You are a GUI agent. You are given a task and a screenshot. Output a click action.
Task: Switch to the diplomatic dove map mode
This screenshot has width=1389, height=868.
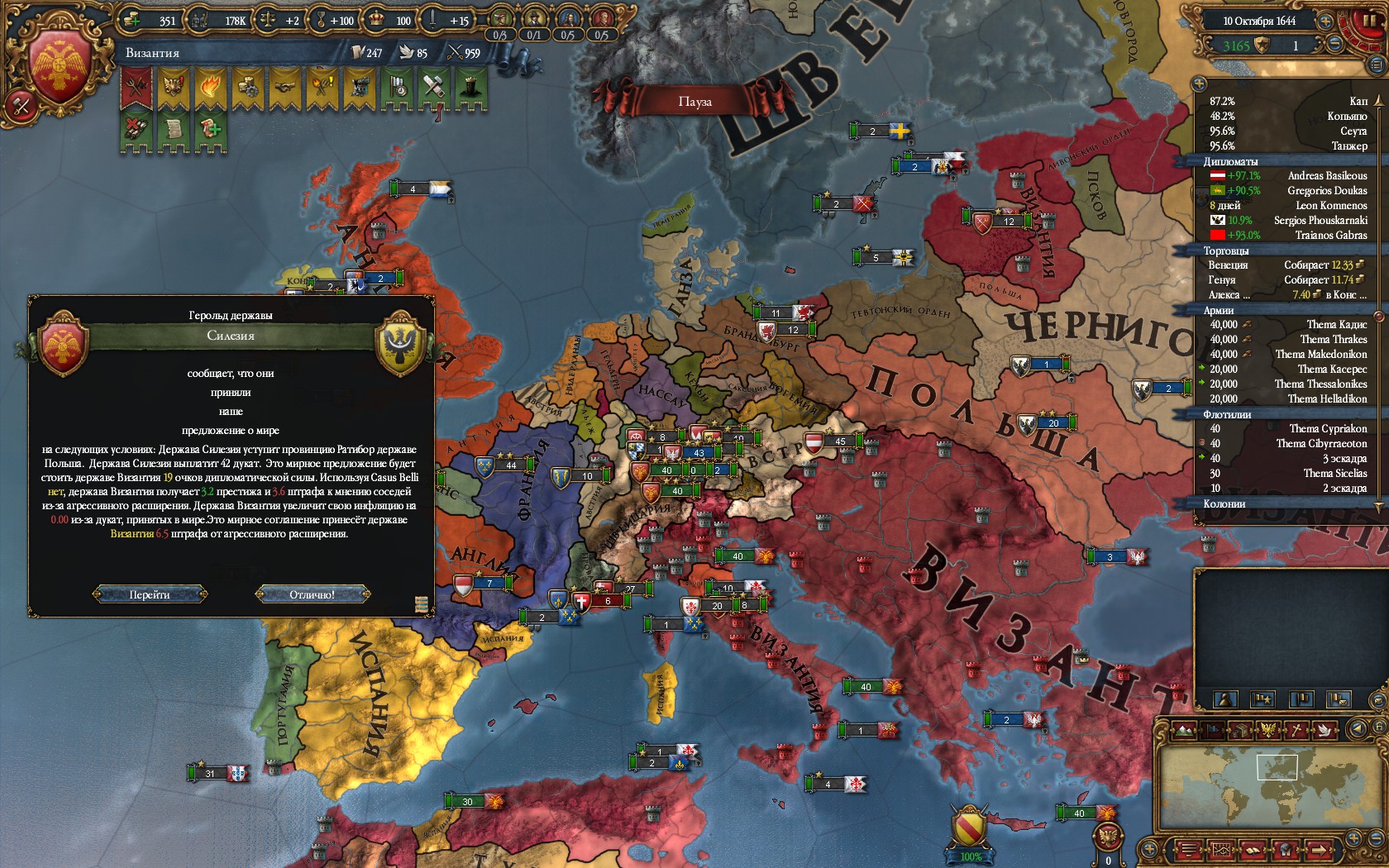point(1327,730)
